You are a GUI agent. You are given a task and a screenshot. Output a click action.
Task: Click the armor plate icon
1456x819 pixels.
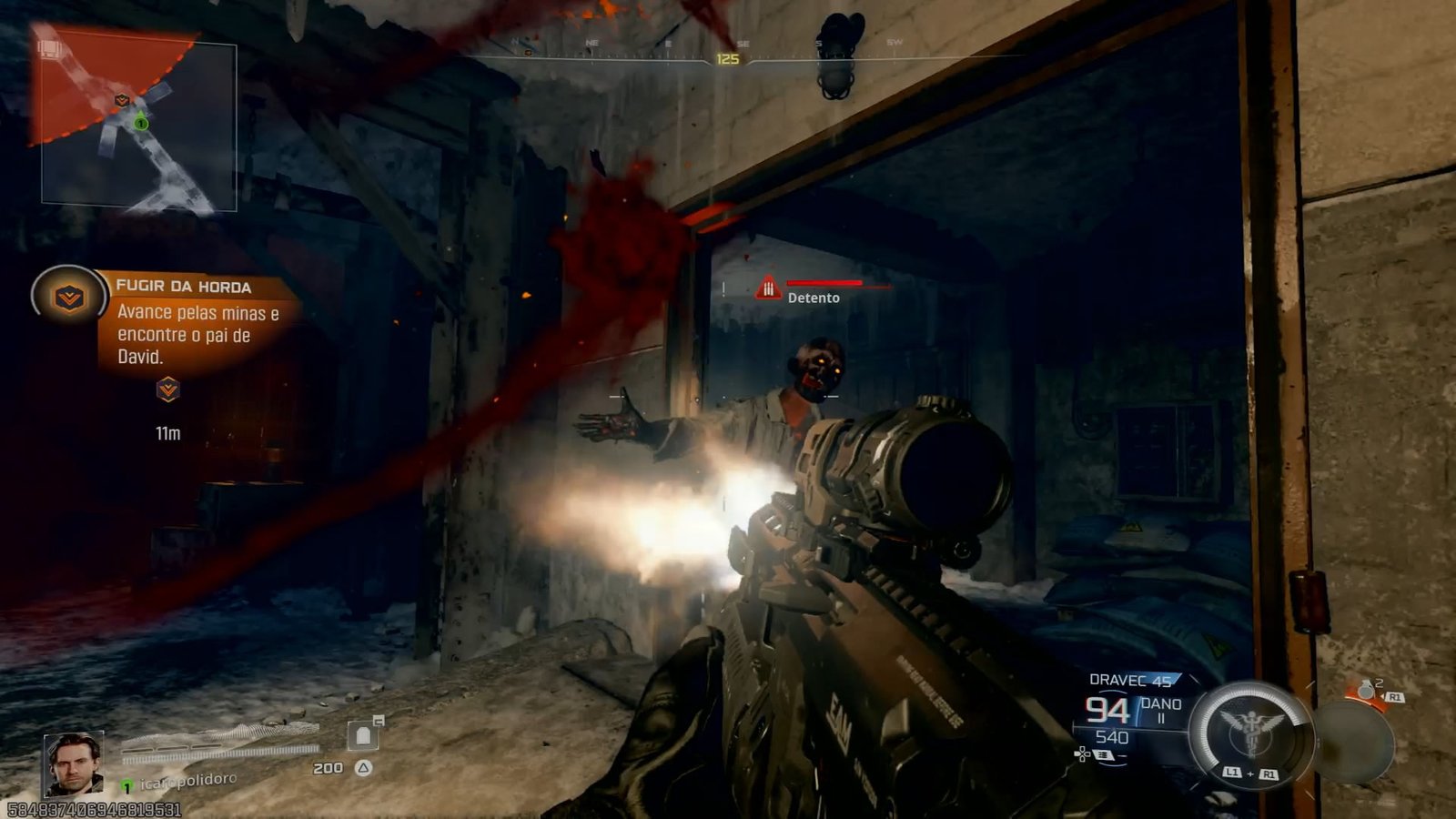coord(363,735)
